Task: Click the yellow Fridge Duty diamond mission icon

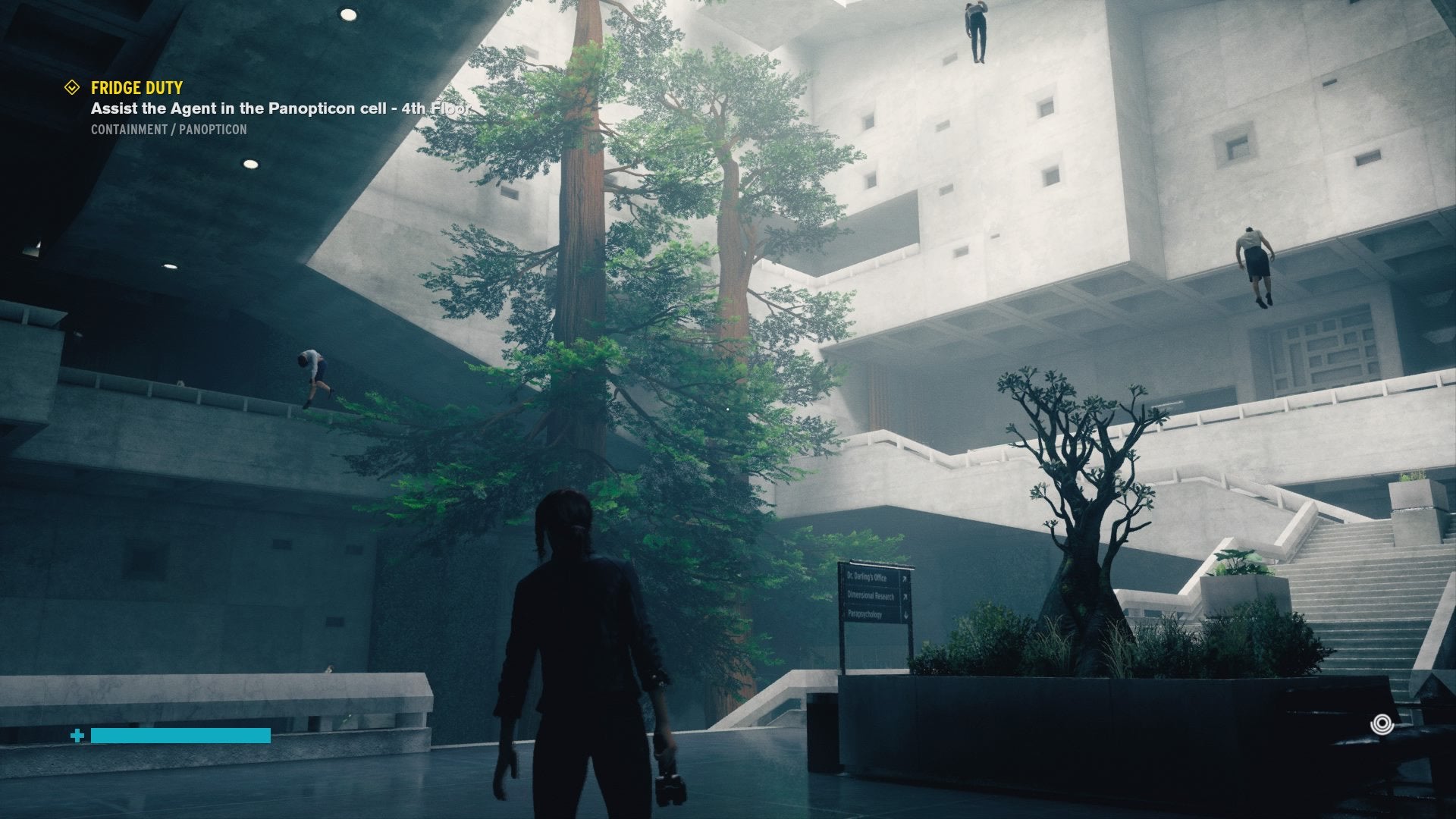Action: coord(72,87)
